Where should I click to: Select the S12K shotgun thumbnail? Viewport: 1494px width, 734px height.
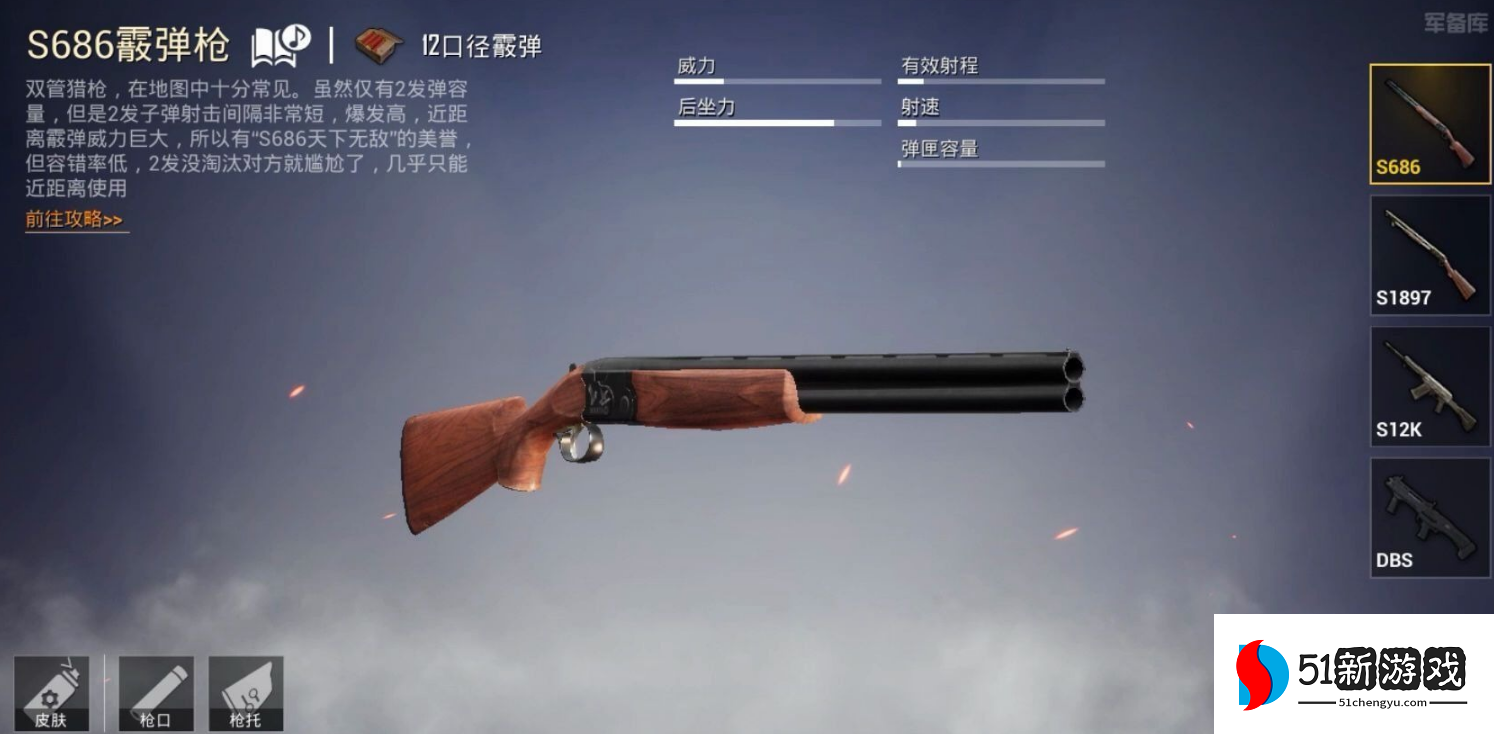pos(1429,387)
